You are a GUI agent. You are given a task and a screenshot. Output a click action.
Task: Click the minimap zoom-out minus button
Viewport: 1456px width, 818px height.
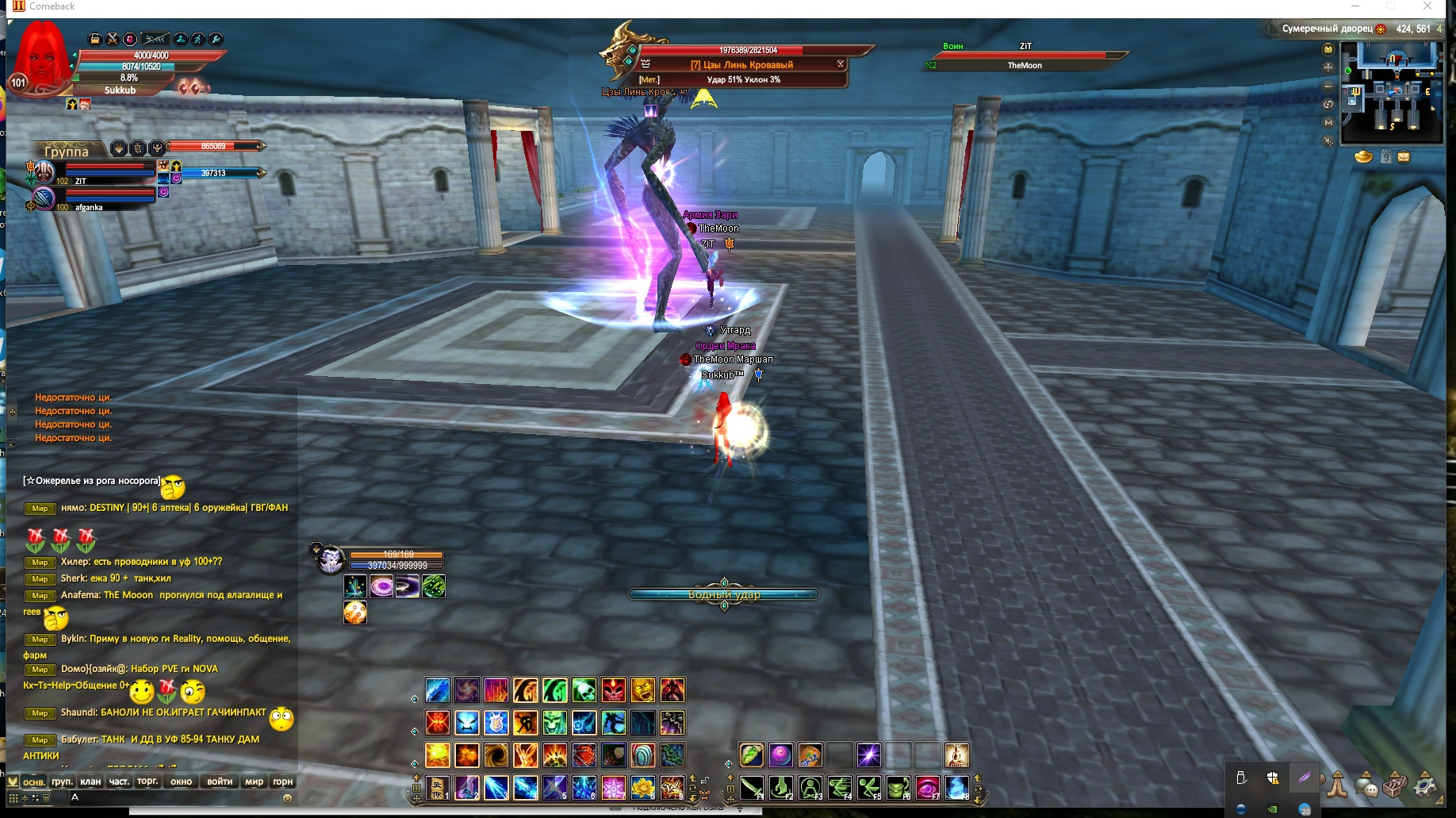(1328, 86)
